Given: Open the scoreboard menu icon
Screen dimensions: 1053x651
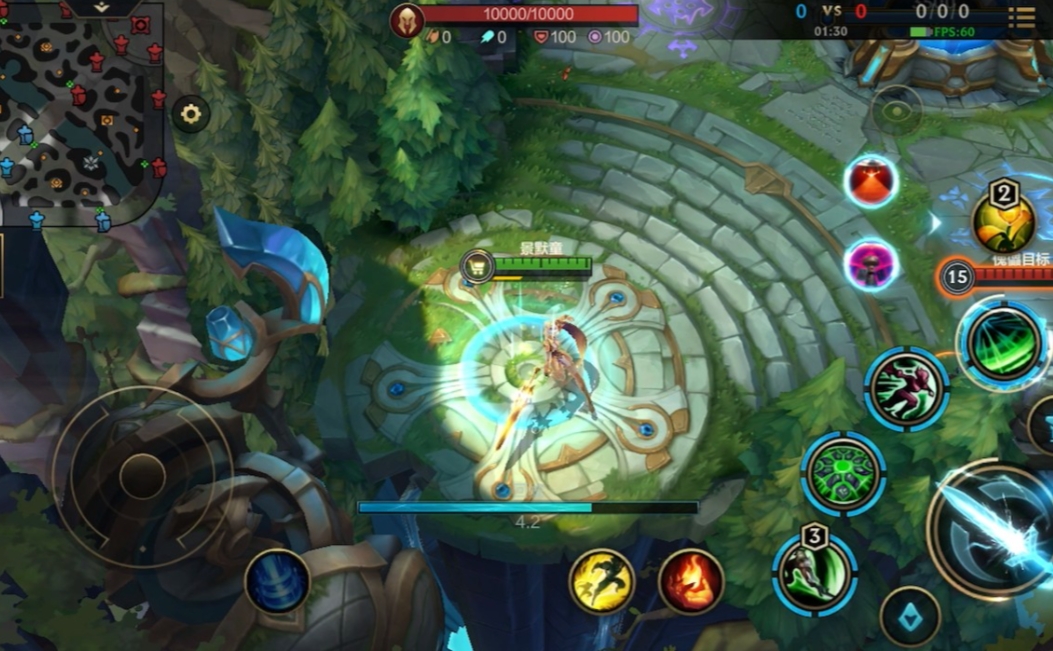Looking at the screenshot, I should click(1021, 15).
